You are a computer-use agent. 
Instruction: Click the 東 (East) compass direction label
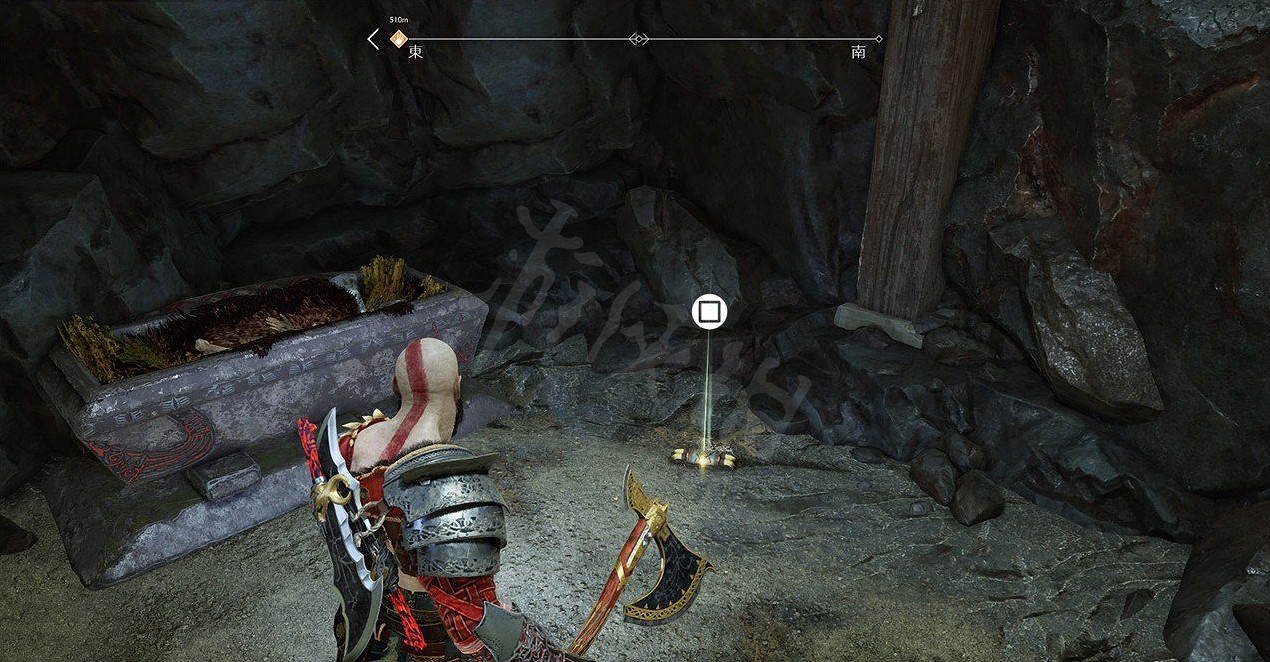[x=415, y=52]
